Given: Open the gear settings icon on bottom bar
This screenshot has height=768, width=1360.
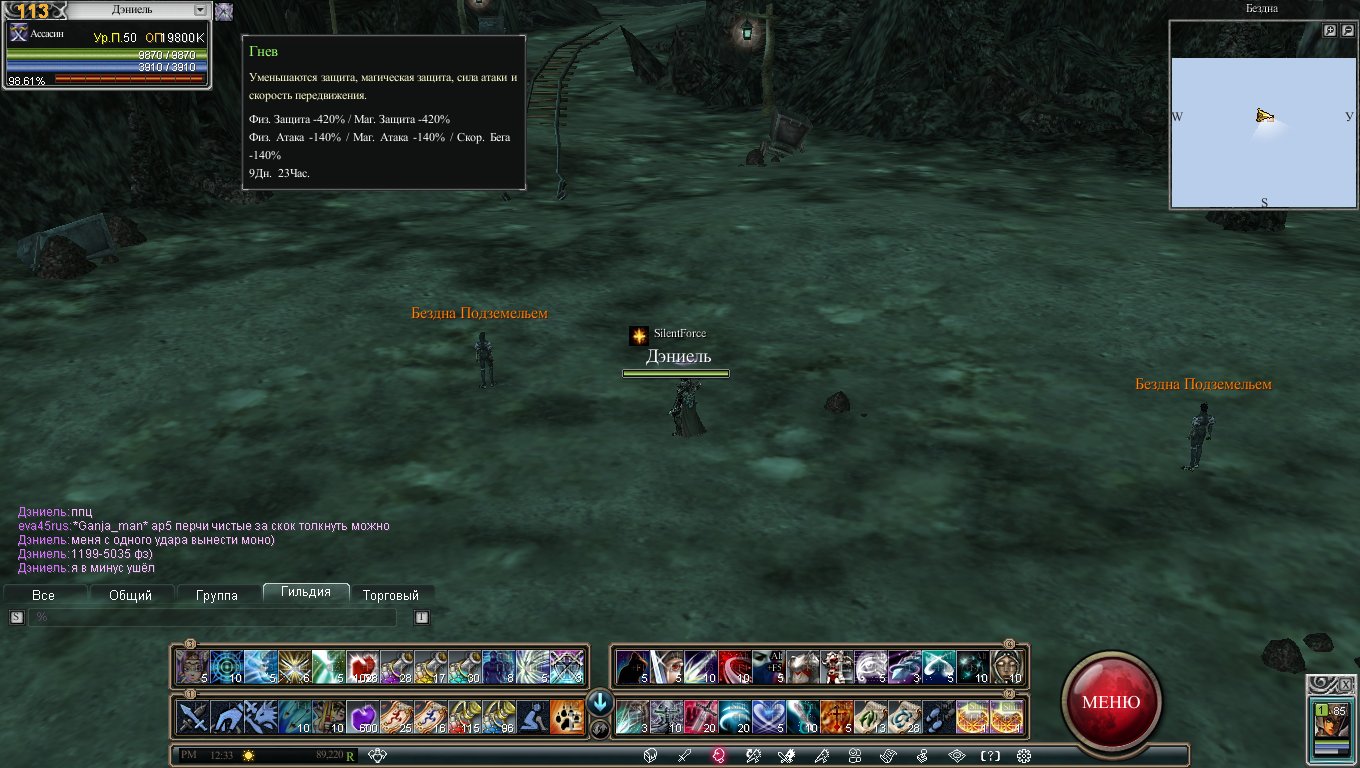Looking at the screenshot, I should 1023,755.
